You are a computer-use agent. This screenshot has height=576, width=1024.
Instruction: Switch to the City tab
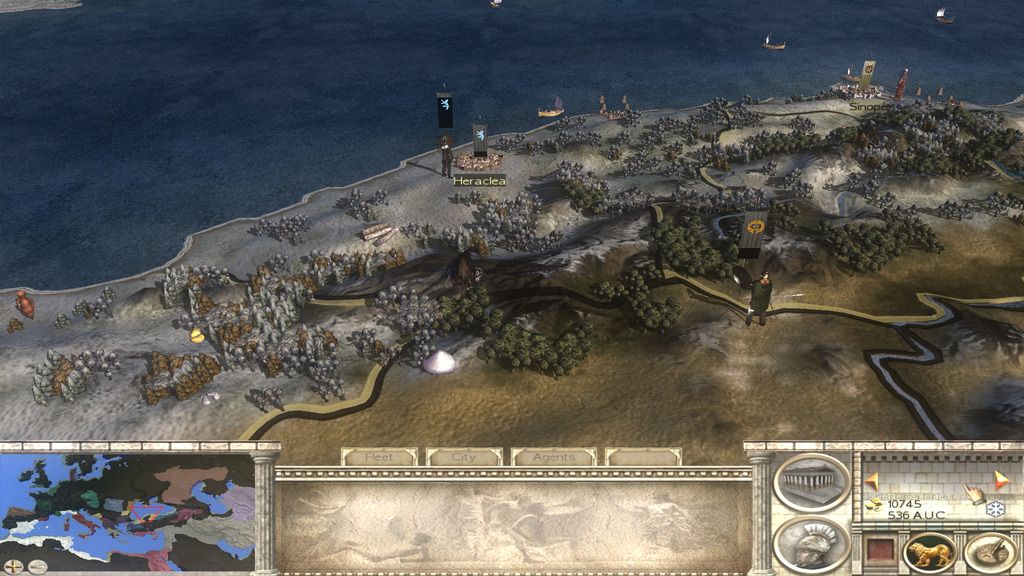(x=464, y=457)
